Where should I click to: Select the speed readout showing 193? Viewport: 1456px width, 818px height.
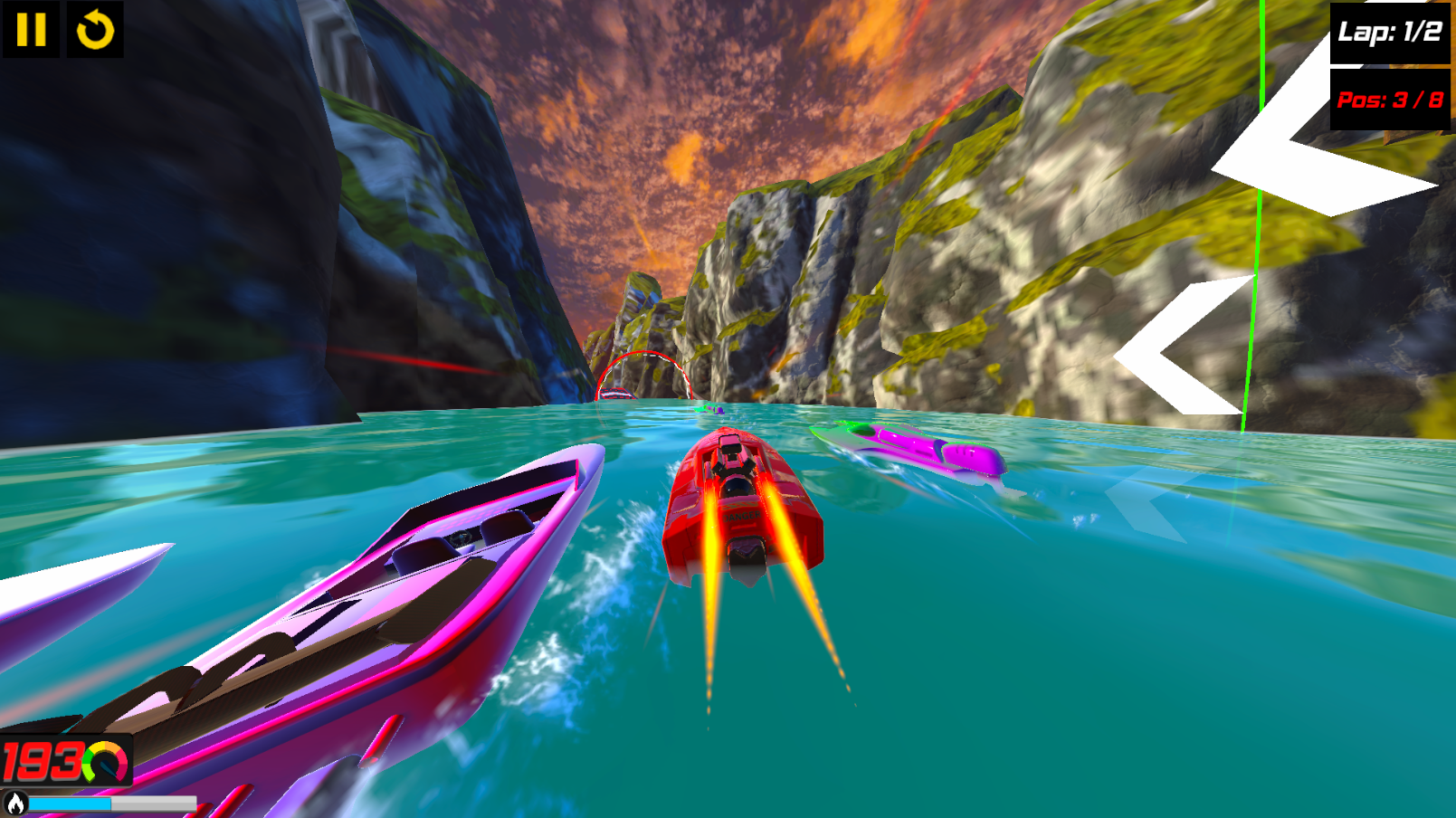pyautogui.click(x=43, y=763)
